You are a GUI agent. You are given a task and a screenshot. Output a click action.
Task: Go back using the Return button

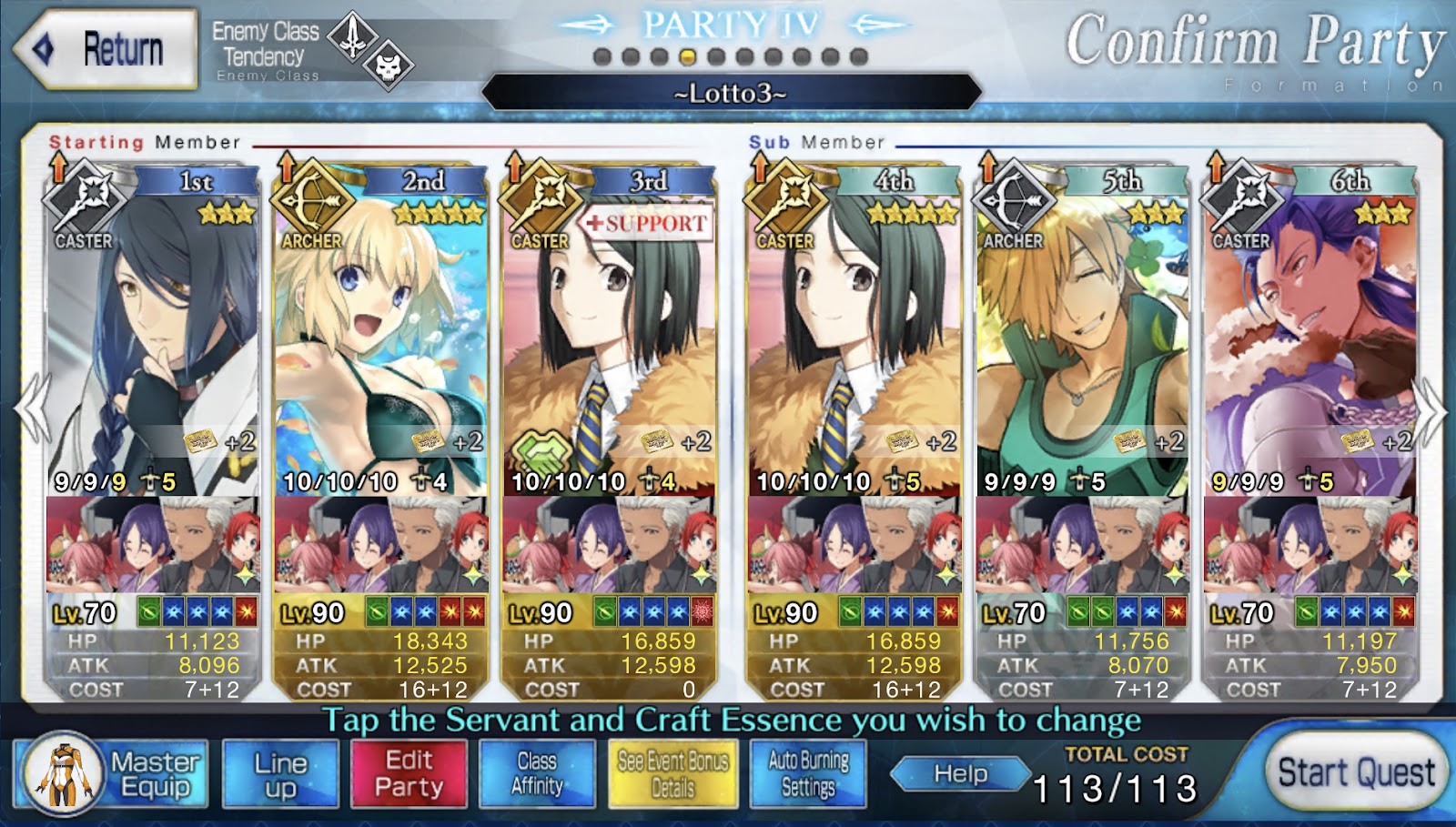[x=106, y=49]
